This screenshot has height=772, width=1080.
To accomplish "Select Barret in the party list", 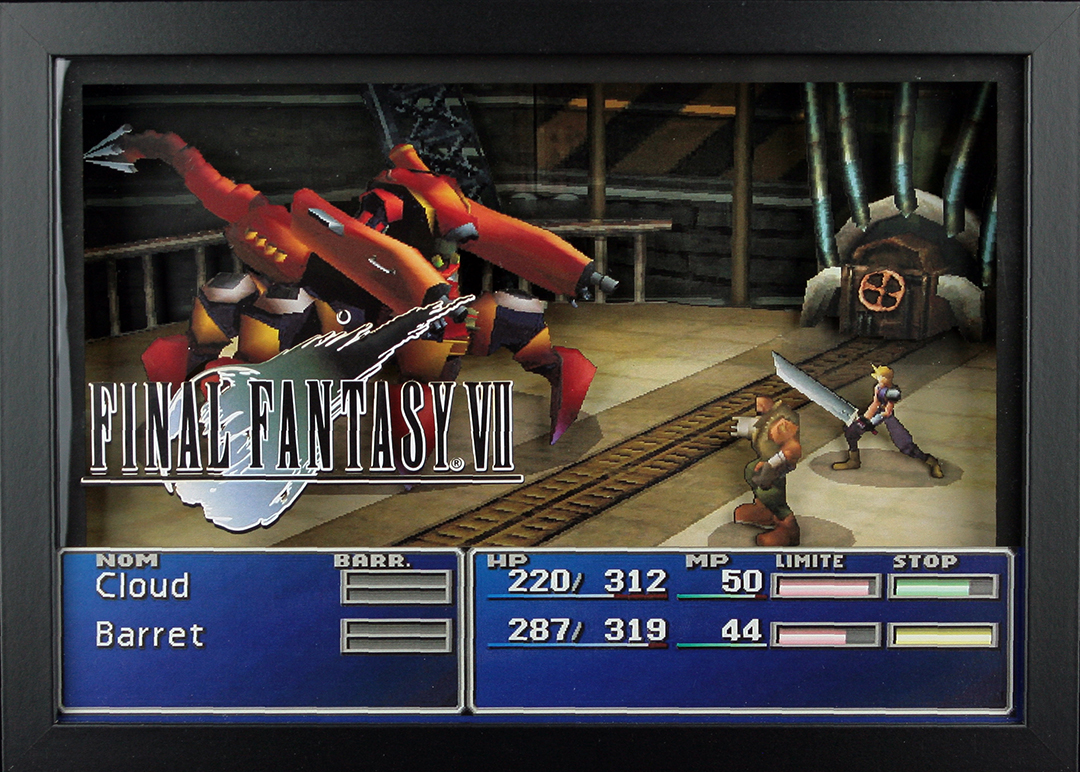I will coord(149,634).
